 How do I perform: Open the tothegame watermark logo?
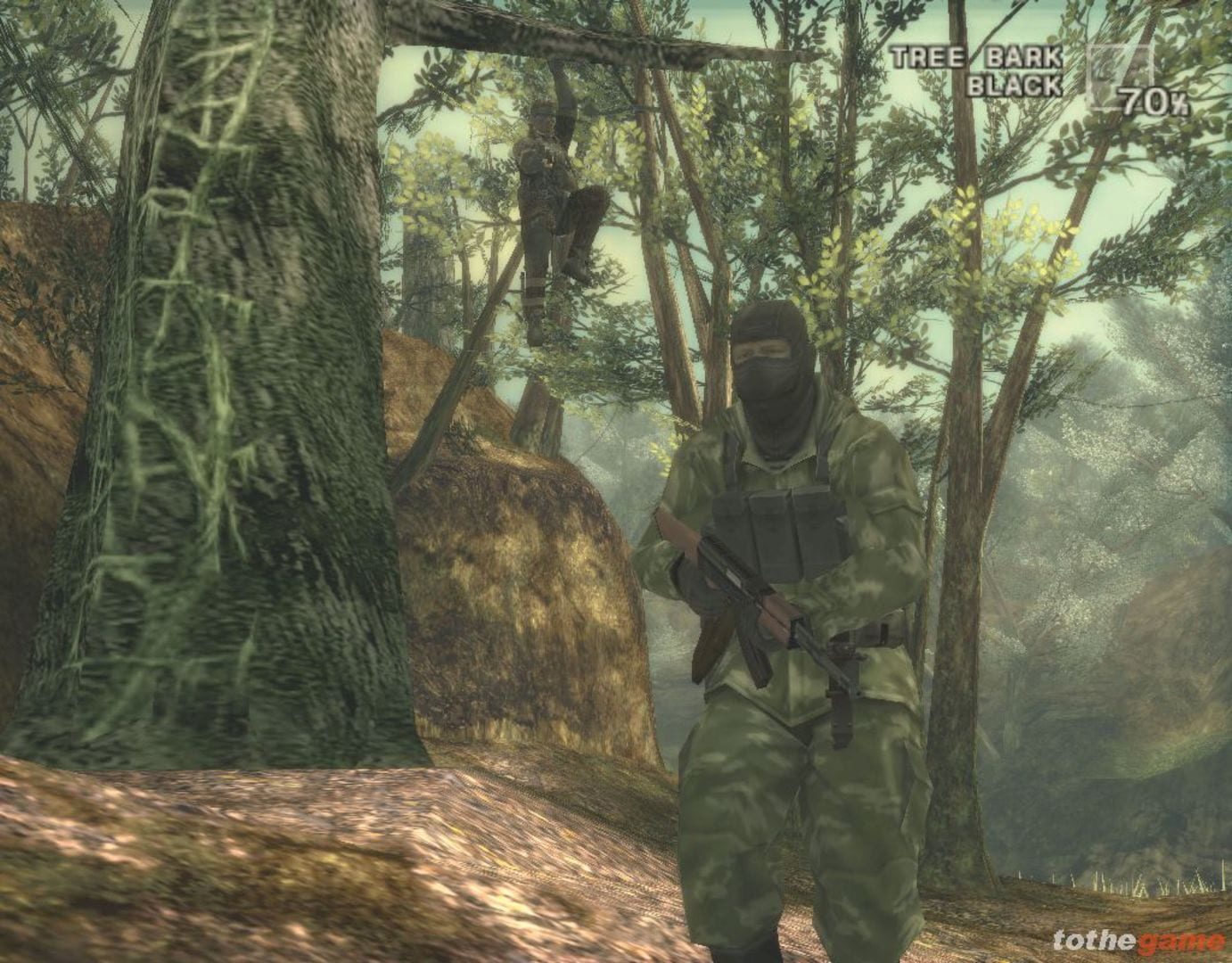[x=1138, y=941]
